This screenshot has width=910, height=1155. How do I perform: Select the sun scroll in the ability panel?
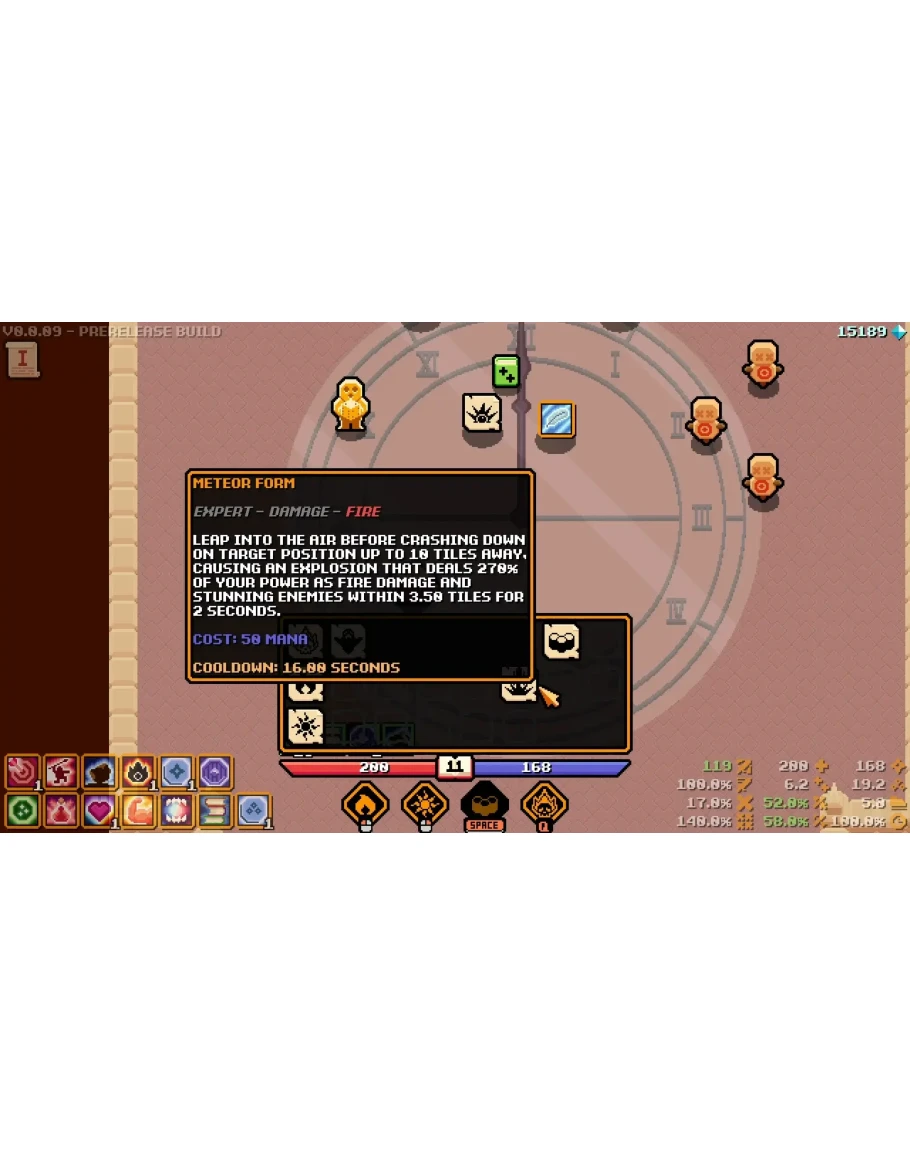tap(305, 726)
